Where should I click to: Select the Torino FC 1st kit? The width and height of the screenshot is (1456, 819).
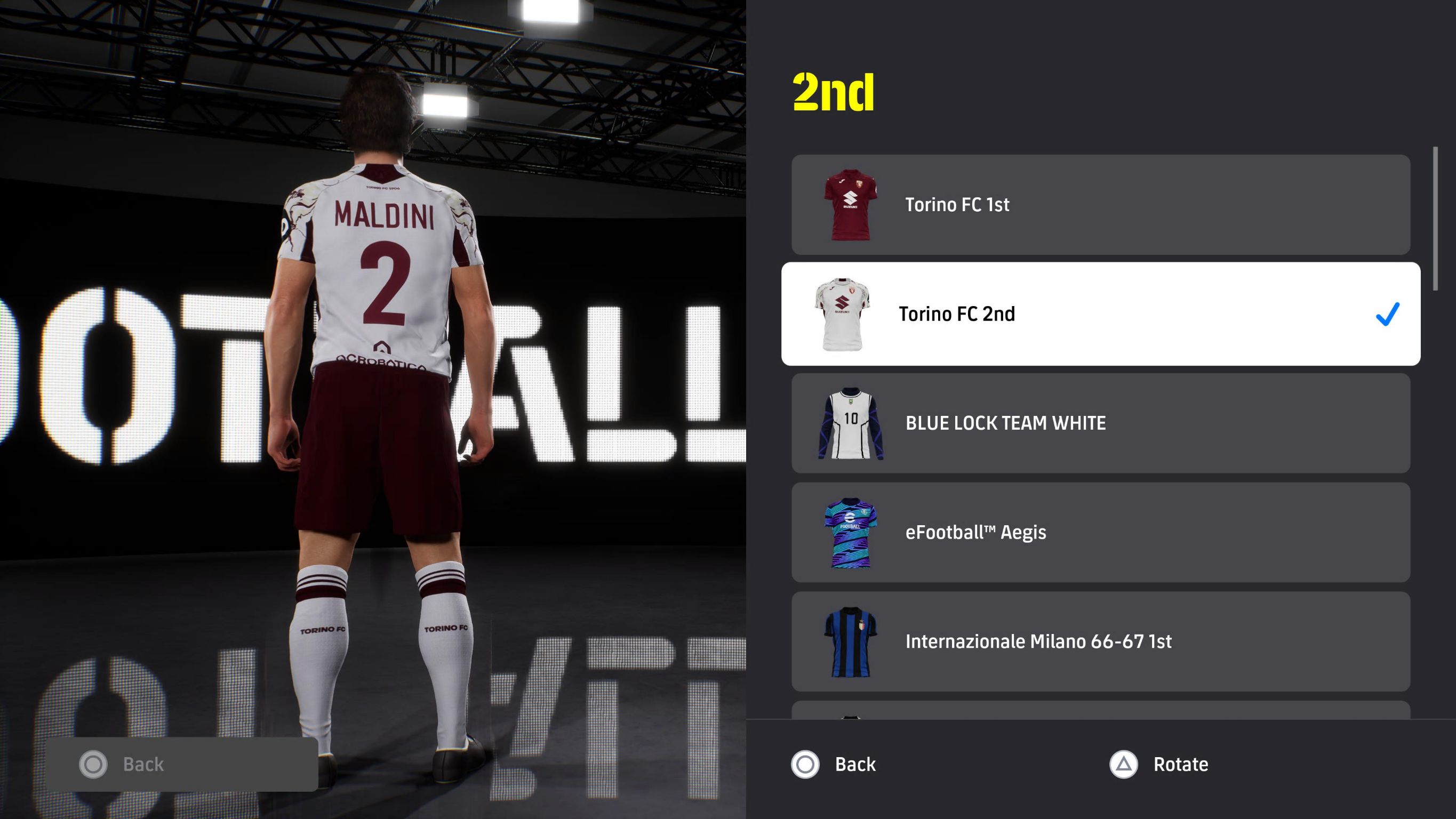click(x=1100, y=205)
